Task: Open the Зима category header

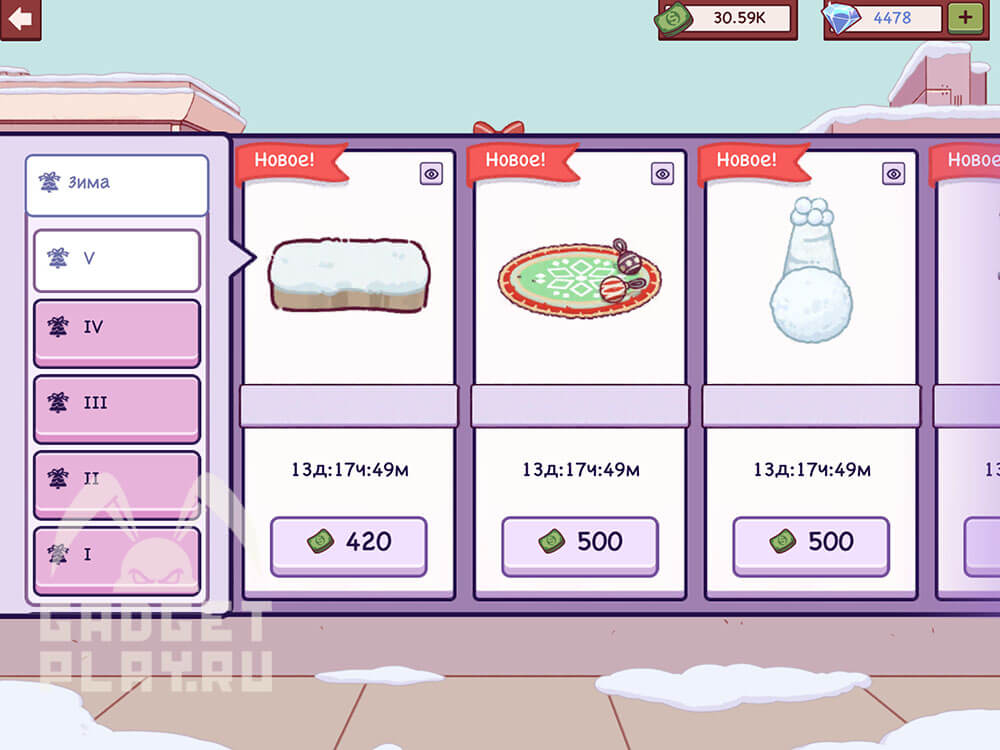Action: click(x=116, y=184)
